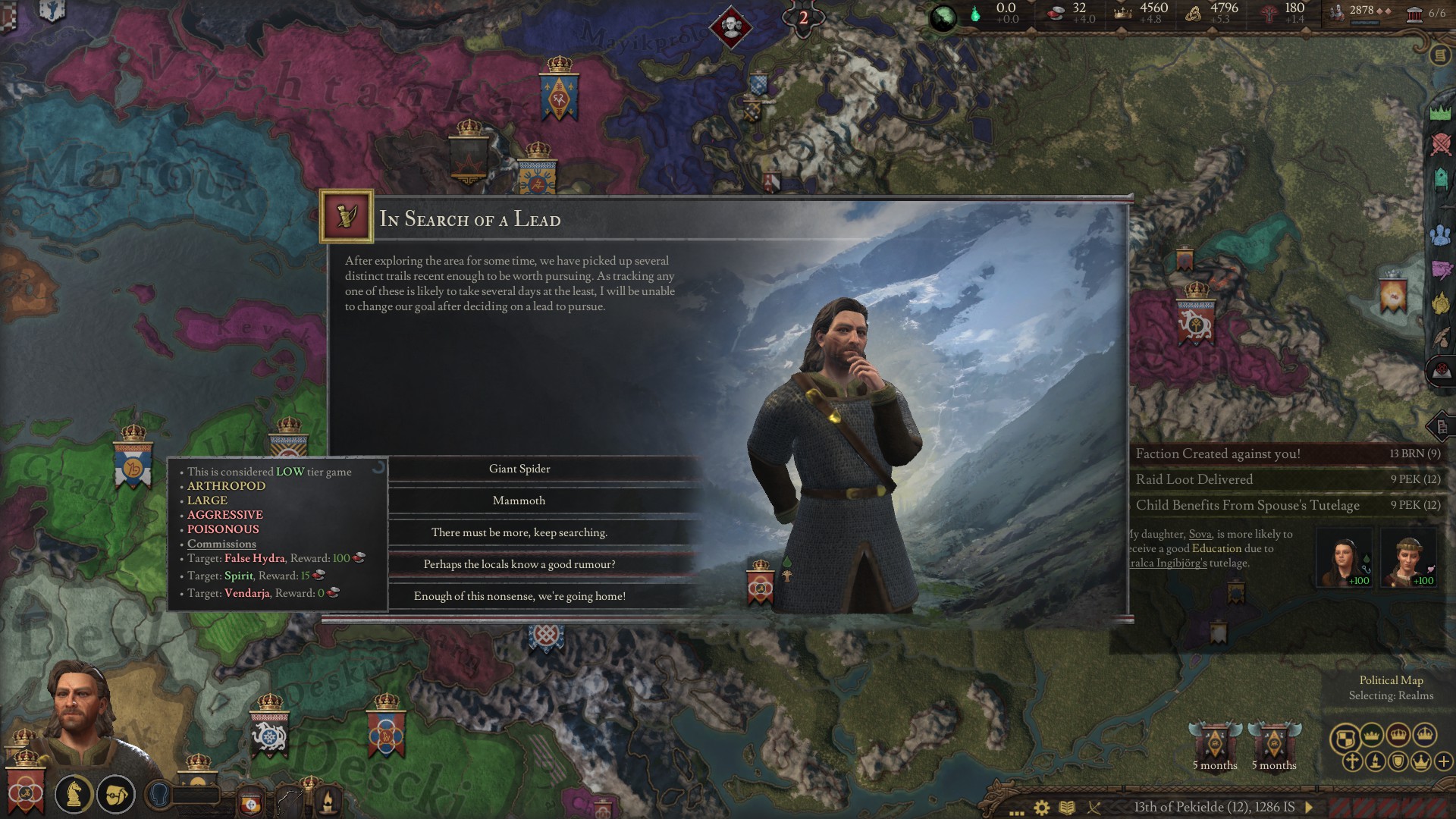Click the 'Political Map' mode label

1392,680
